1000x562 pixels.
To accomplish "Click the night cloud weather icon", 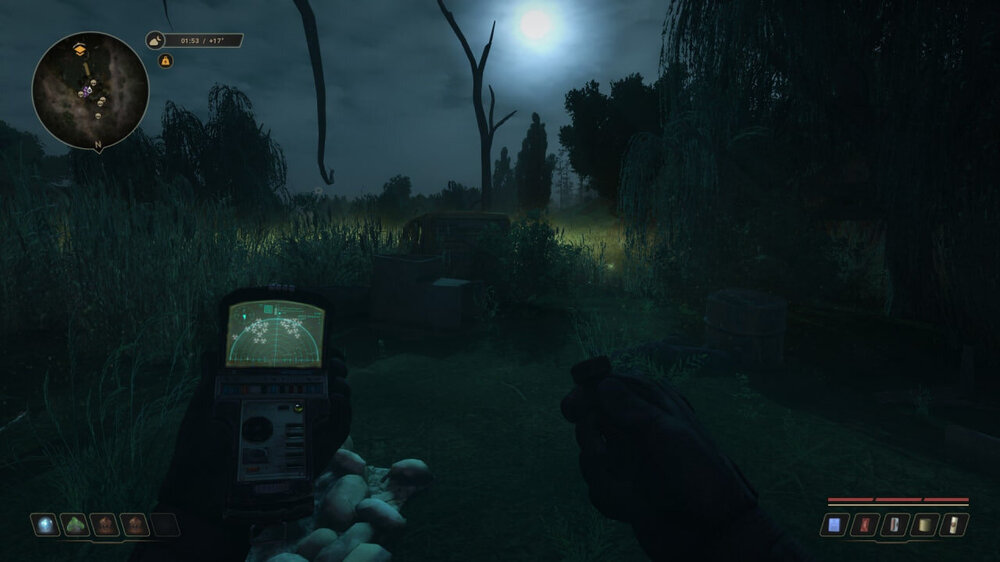I will point(156,41).
